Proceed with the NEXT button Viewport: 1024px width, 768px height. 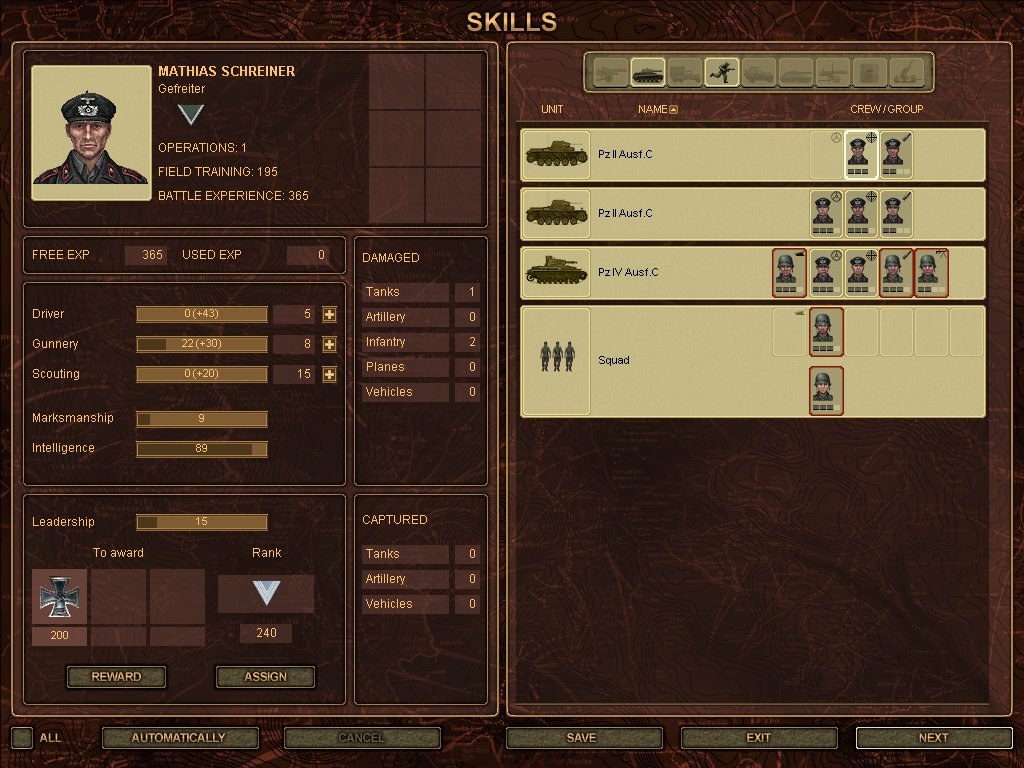[x=933, y=738]
